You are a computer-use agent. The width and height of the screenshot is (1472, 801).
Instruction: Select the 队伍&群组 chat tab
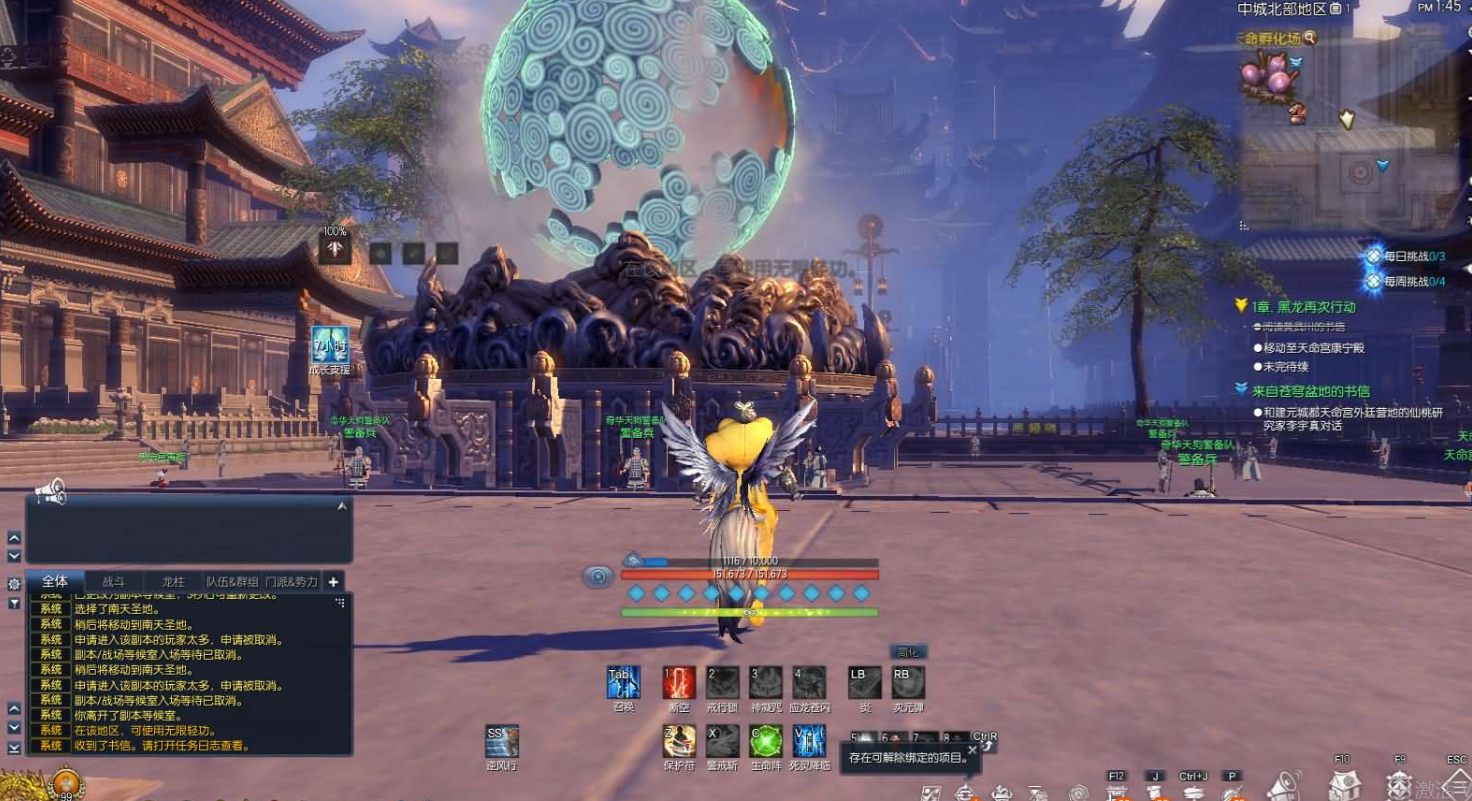[232, 581]
